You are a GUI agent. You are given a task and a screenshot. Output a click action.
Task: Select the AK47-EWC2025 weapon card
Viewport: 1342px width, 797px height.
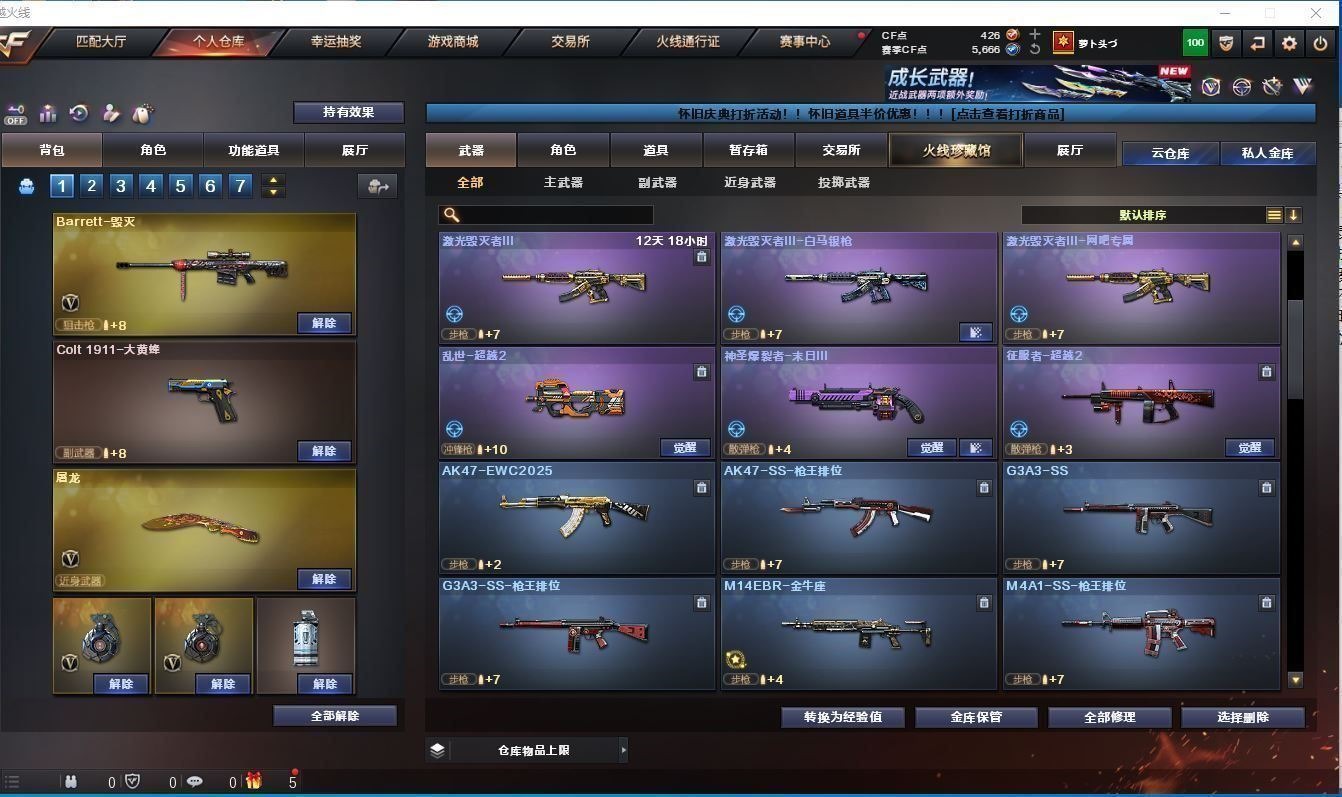click(x=577, y=517)
